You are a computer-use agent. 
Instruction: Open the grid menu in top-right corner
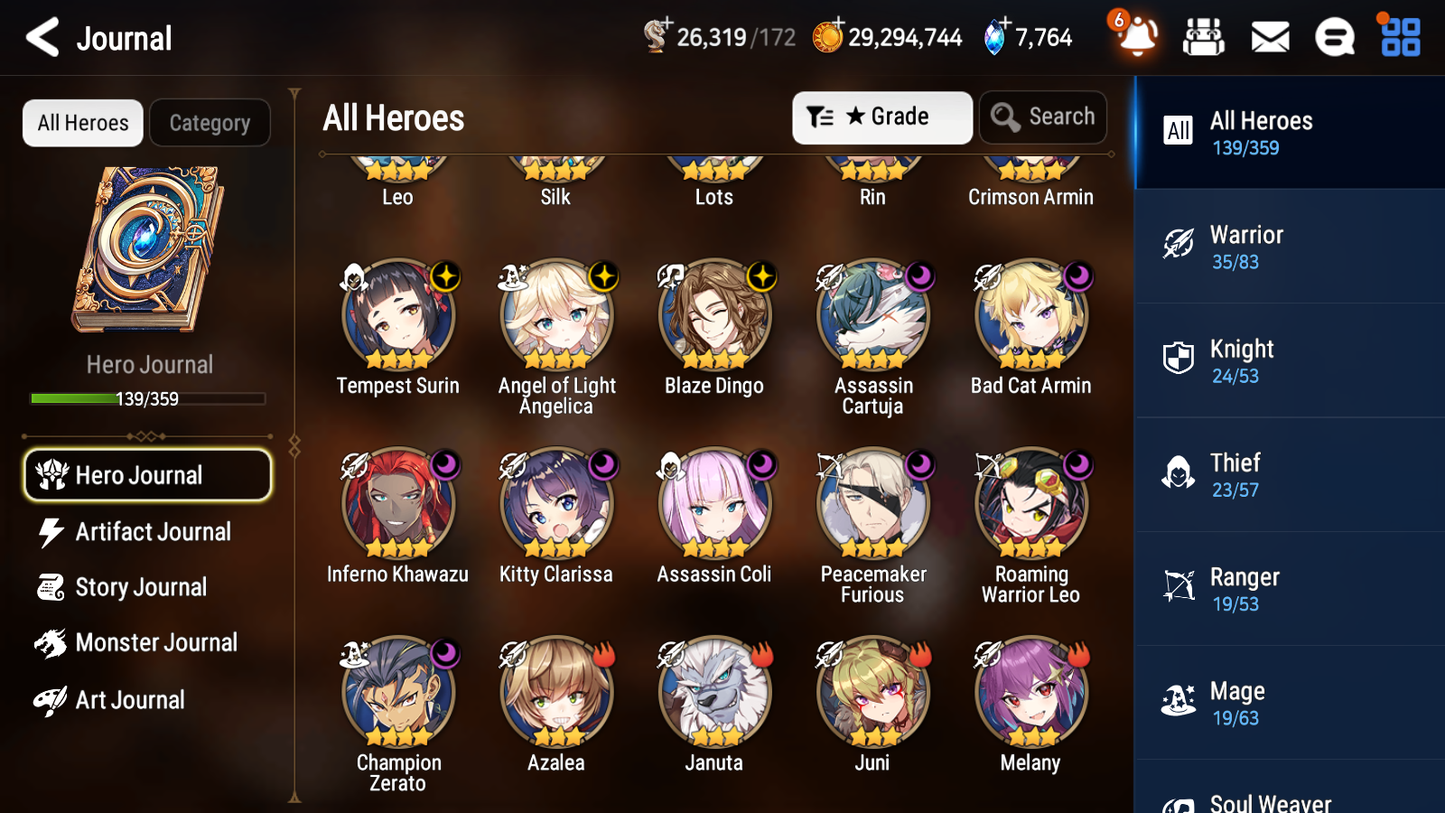(x=1399, y=37)
